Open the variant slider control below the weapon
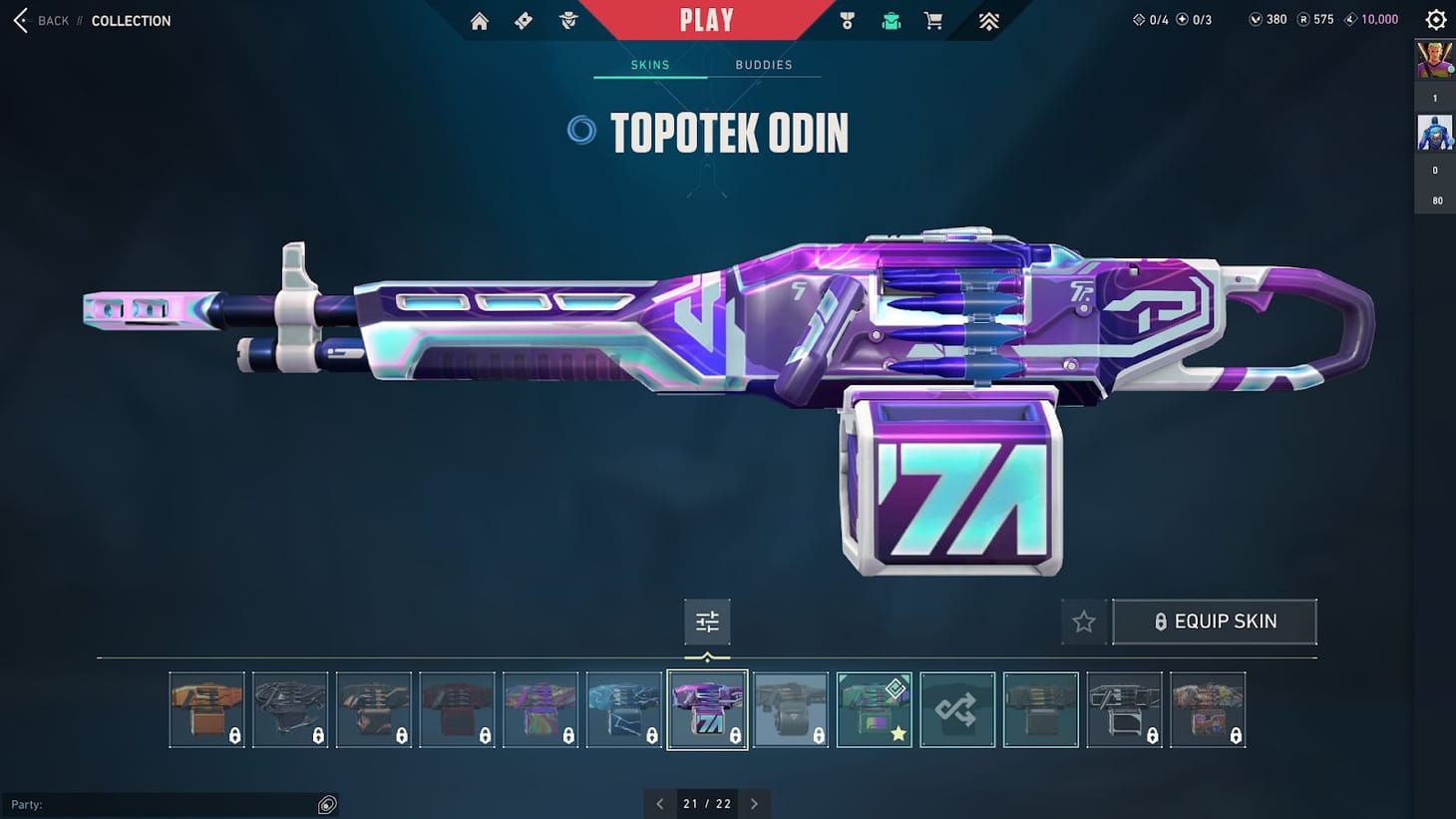 coord(708,620)
